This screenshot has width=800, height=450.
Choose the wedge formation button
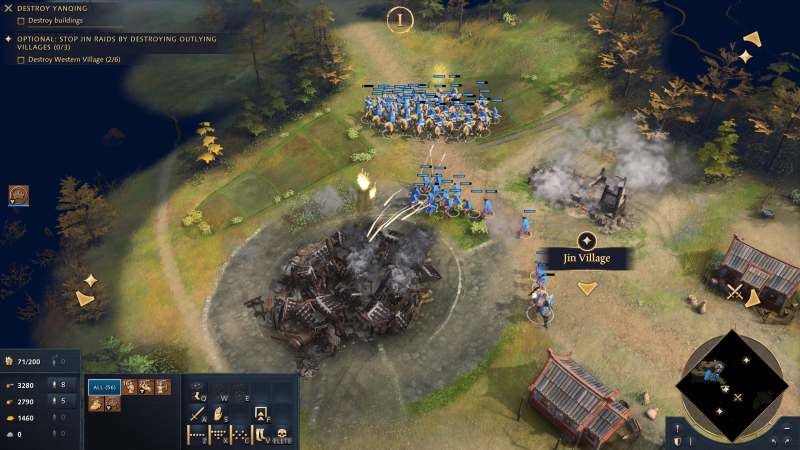pyautogui.click(x=217, y=435)
